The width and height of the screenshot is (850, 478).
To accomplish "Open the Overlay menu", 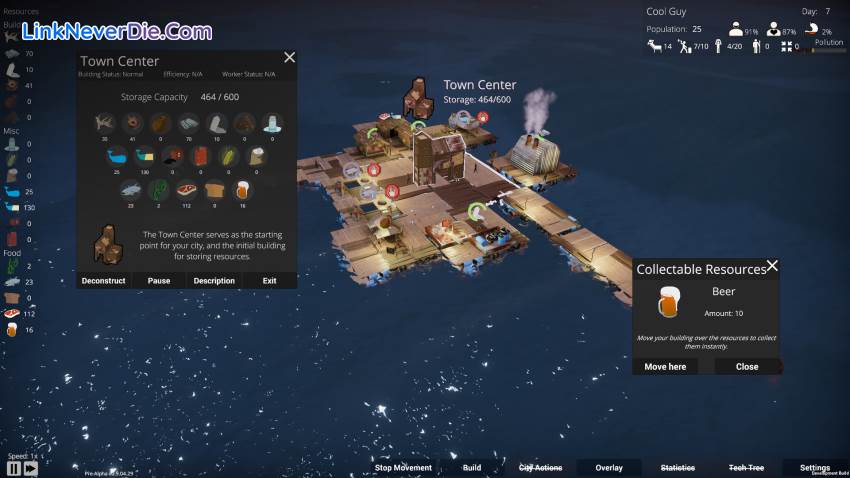I will pyautogui.click(x=609, y=467).
